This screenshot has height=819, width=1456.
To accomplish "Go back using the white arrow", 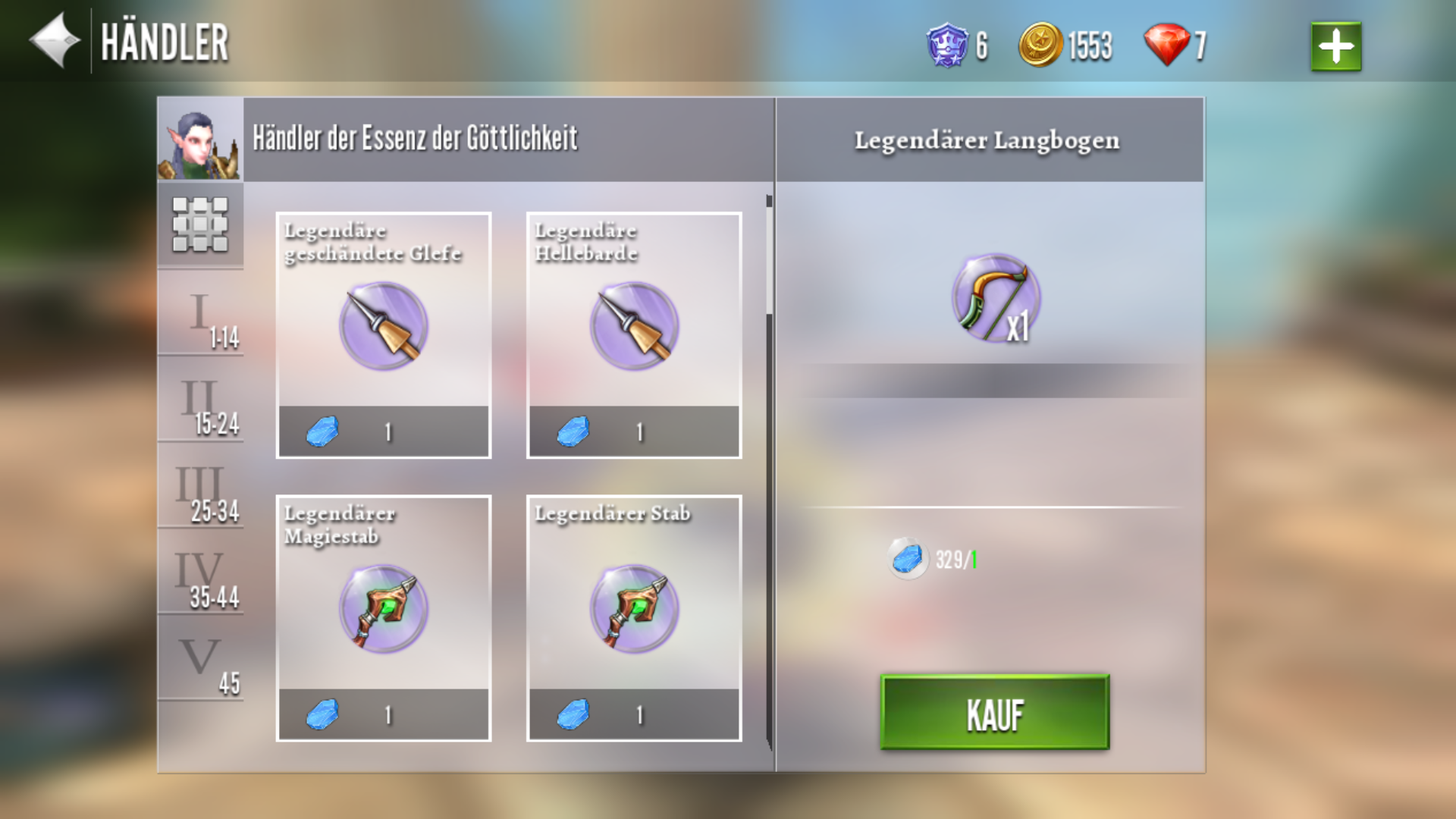I will (55, 41).
